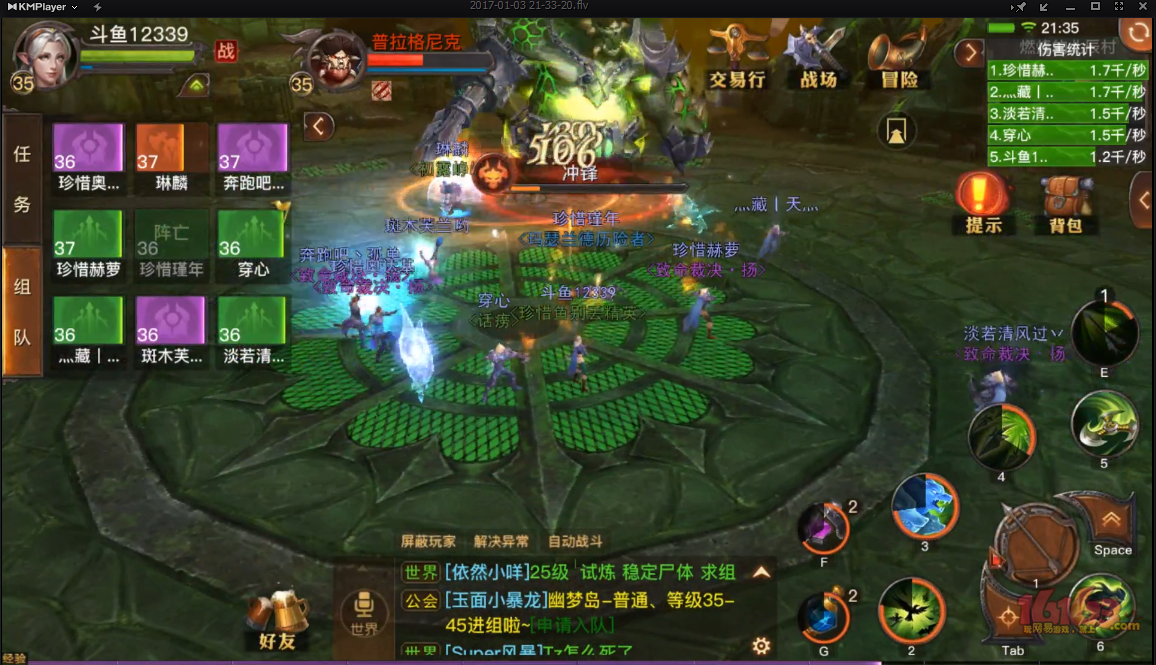Open the 战场 battlefield menu
This screenshot has height=665, width=1156.
tap(818, 58)
